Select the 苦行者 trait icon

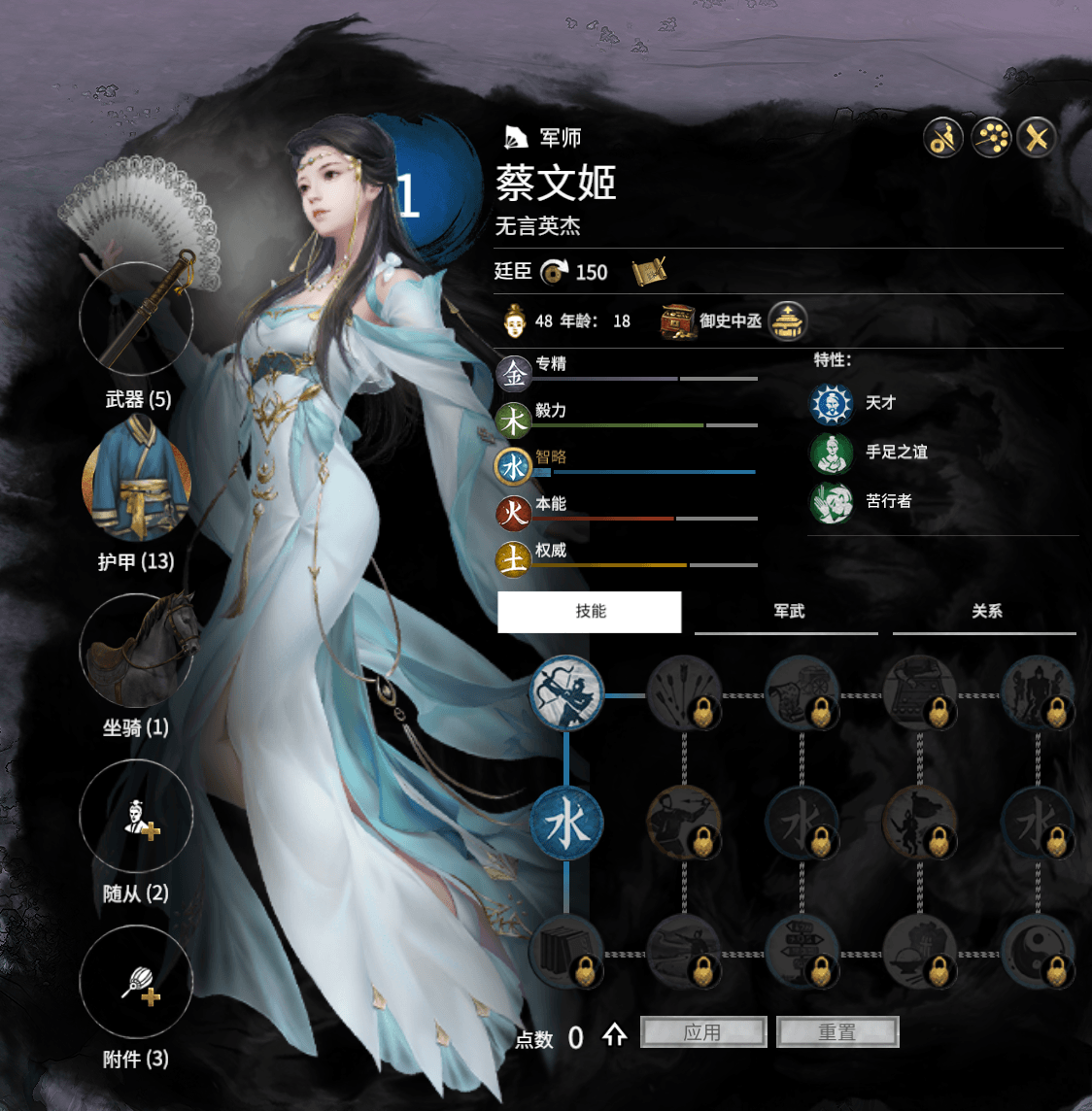pos(832,502)
